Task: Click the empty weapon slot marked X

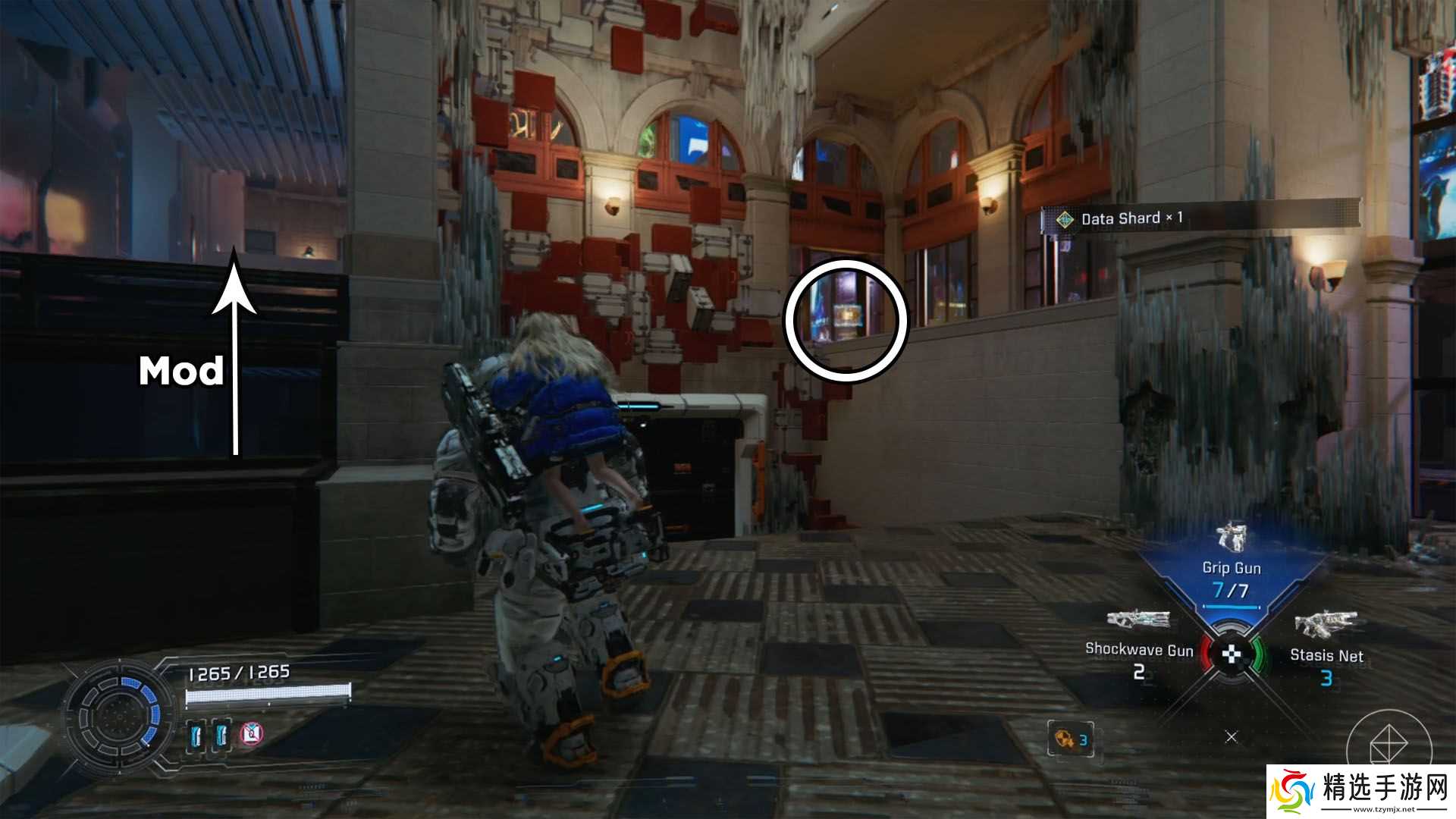Action: click(x=1232, y=736)
